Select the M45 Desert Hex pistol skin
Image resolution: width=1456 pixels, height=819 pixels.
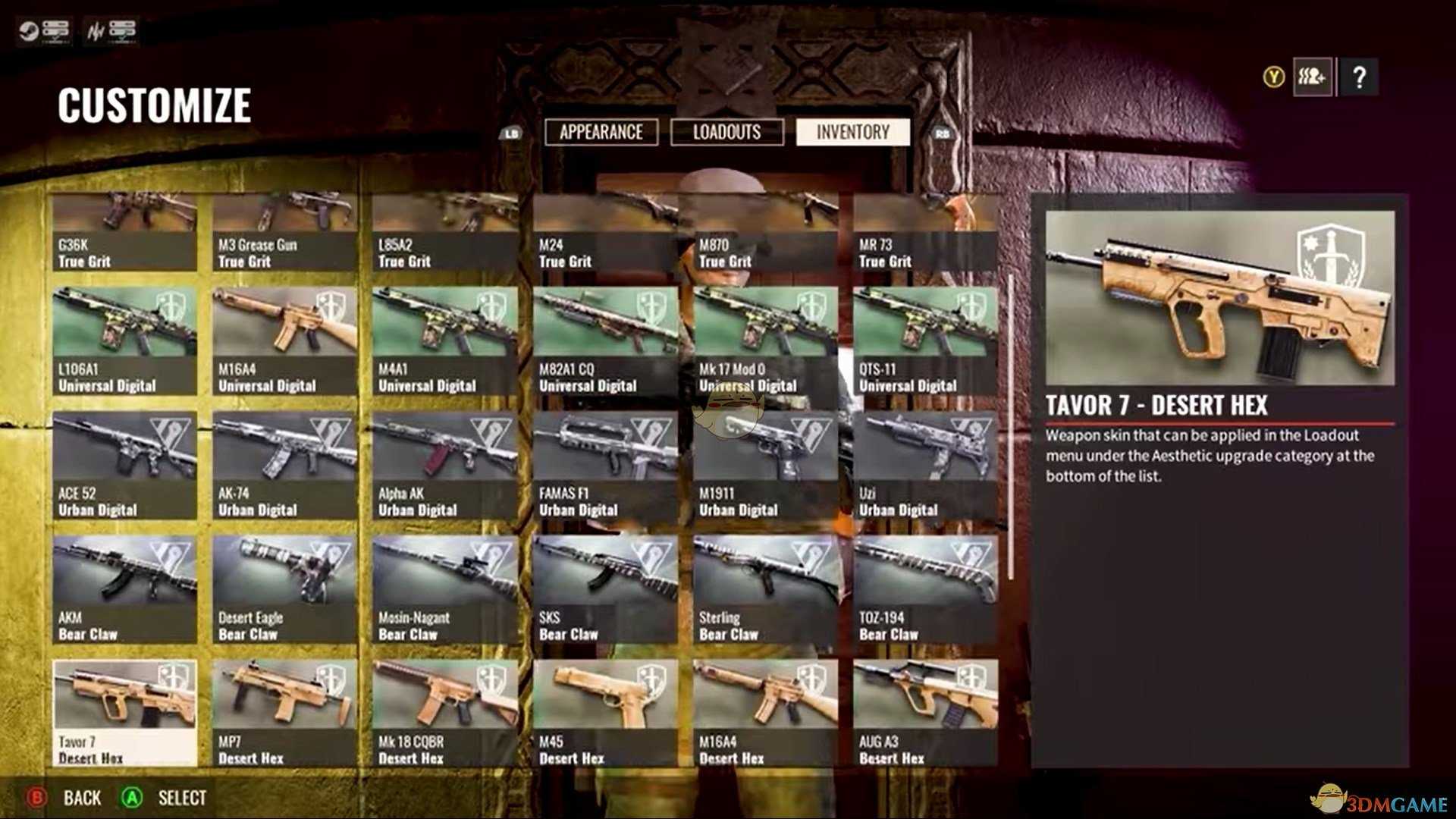point(605,711)
